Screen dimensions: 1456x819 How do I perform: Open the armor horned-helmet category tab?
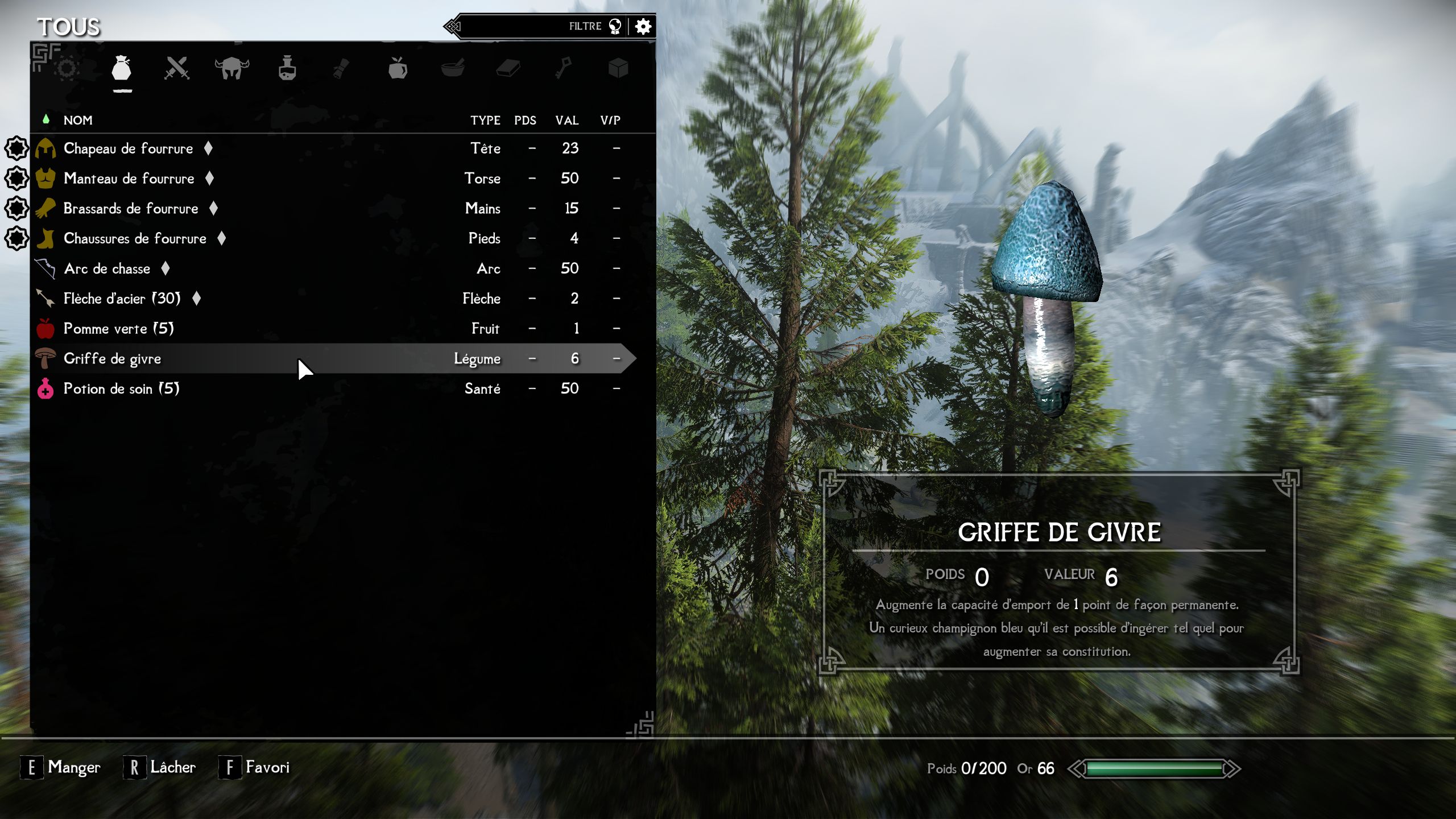point(231,69)
